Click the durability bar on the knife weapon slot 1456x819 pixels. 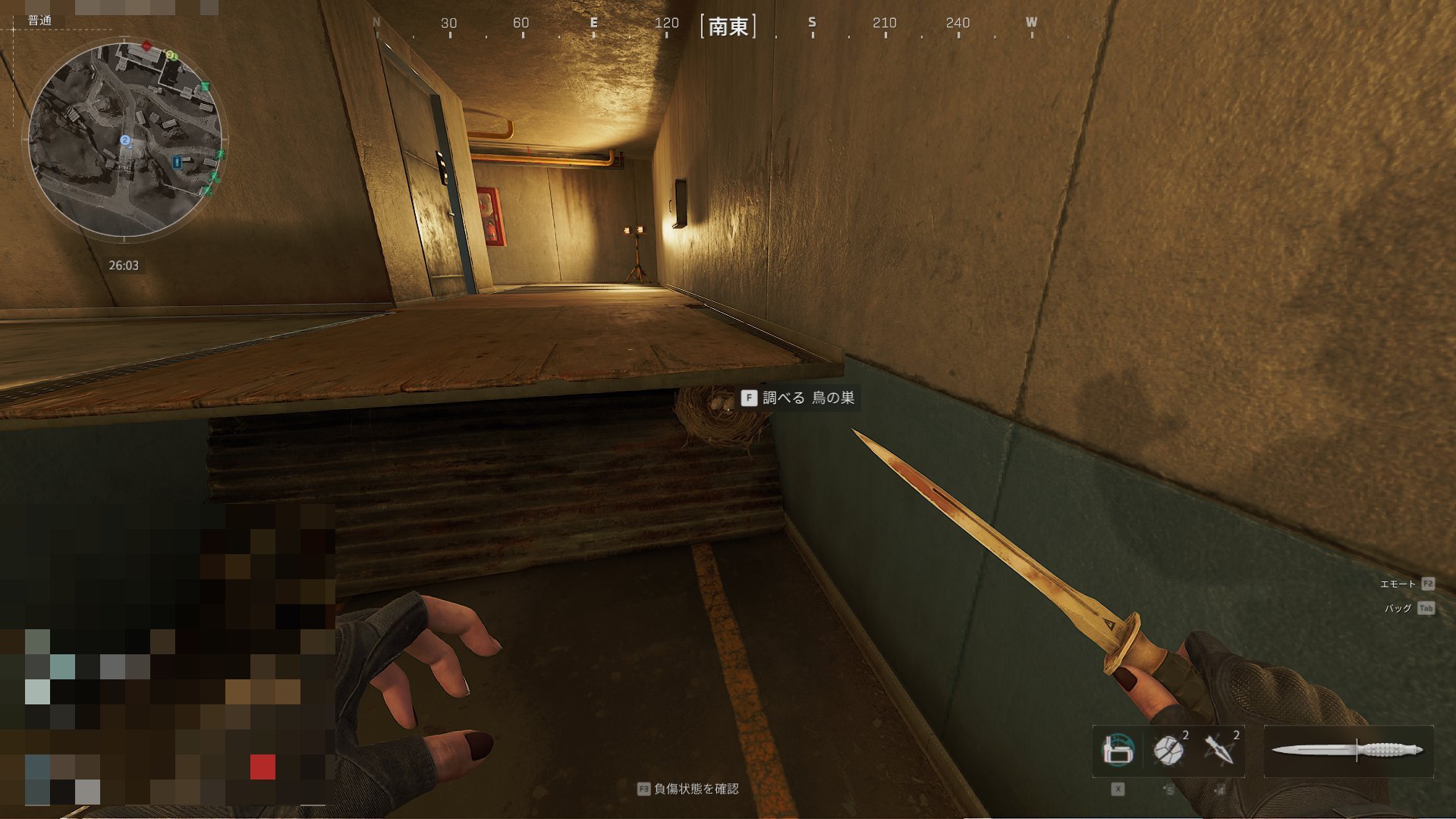click(x=1357, y=751)
